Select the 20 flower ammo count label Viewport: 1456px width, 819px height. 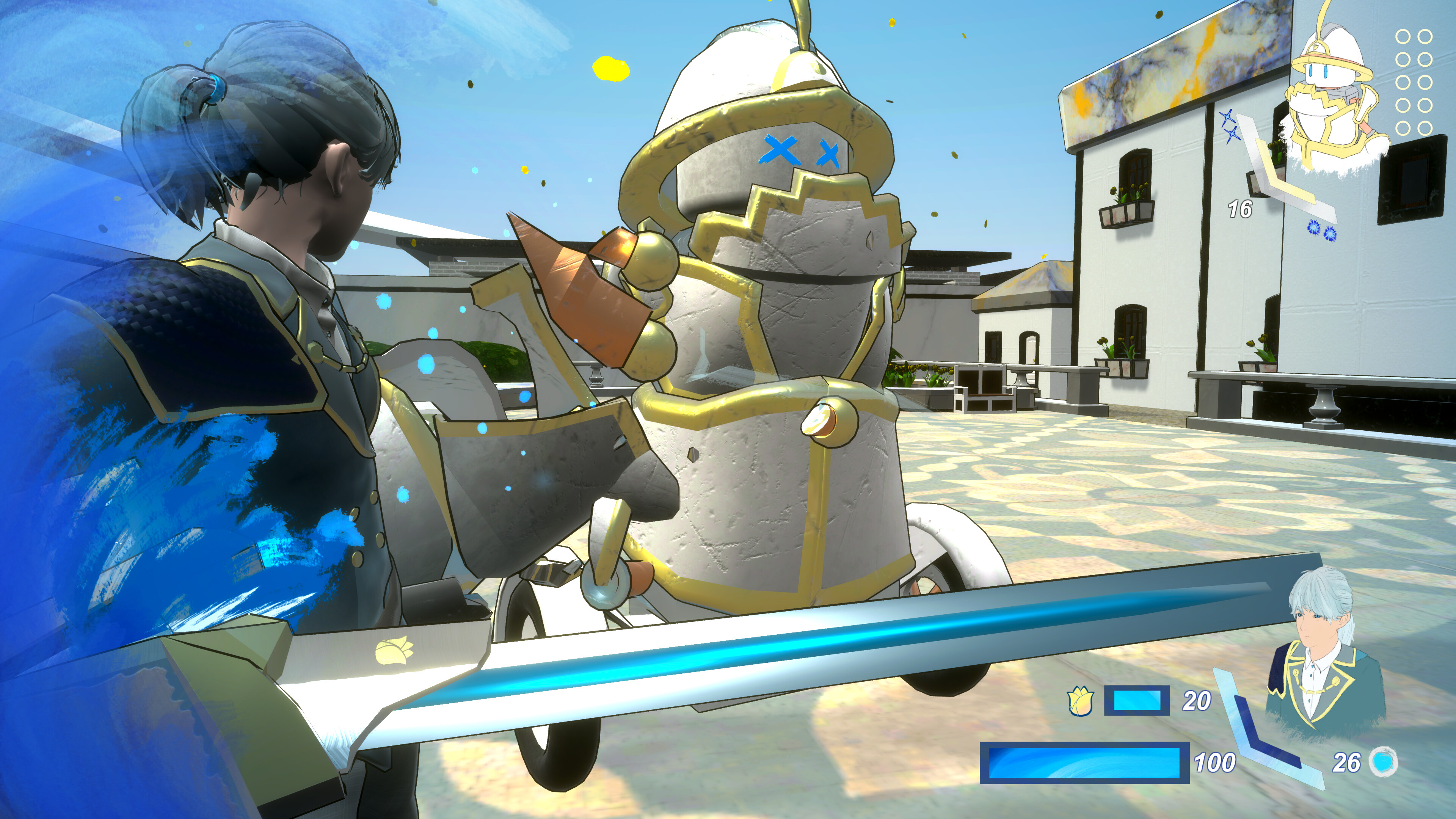pyautogui.click(x=1197, y=701)
